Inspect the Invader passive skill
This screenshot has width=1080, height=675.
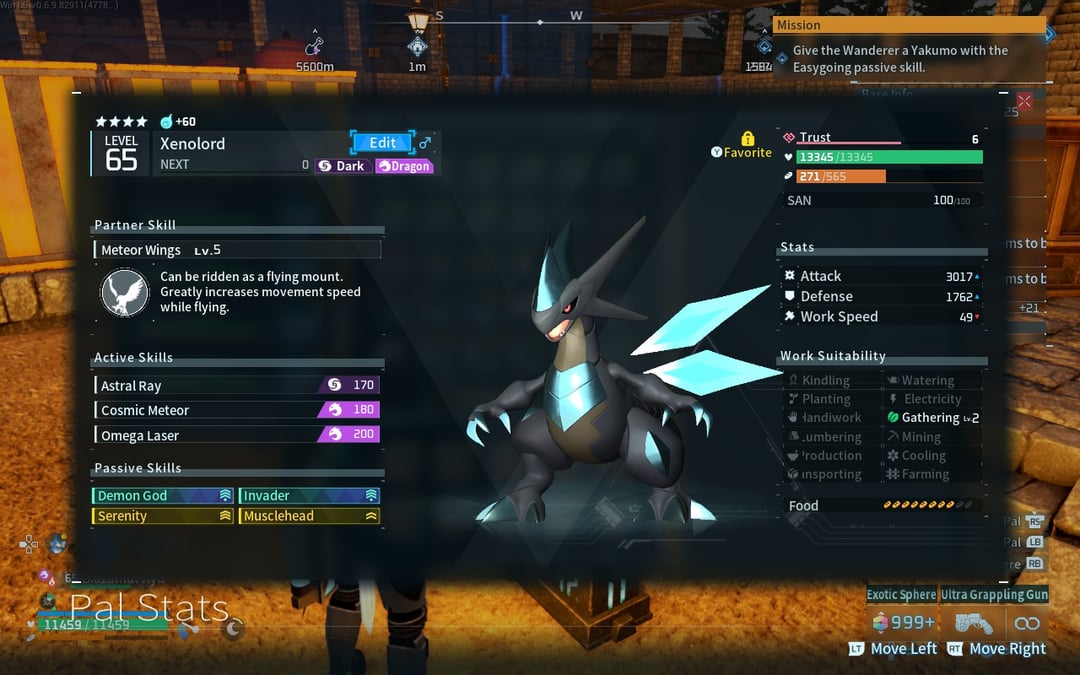[x=310, y=495]
